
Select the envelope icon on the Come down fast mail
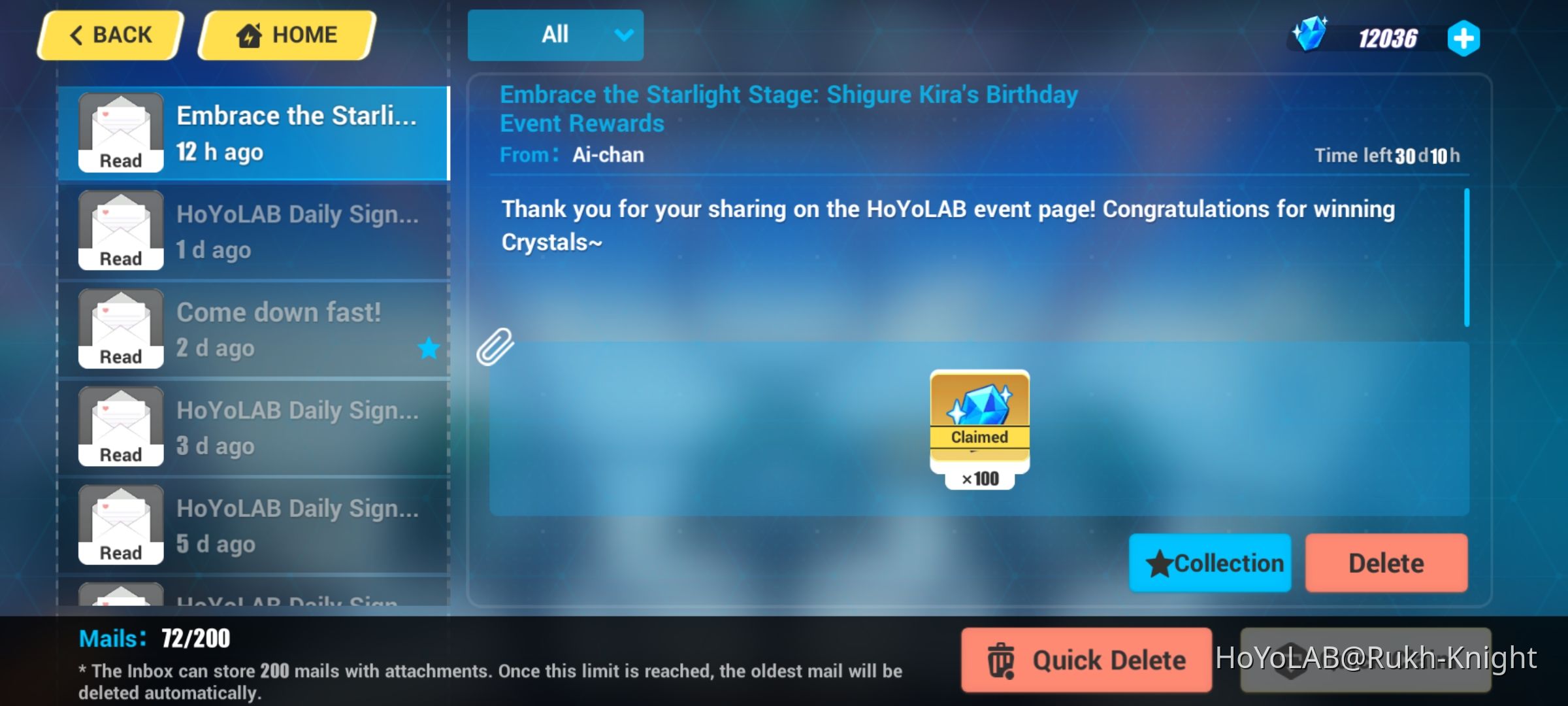(120, 326)
